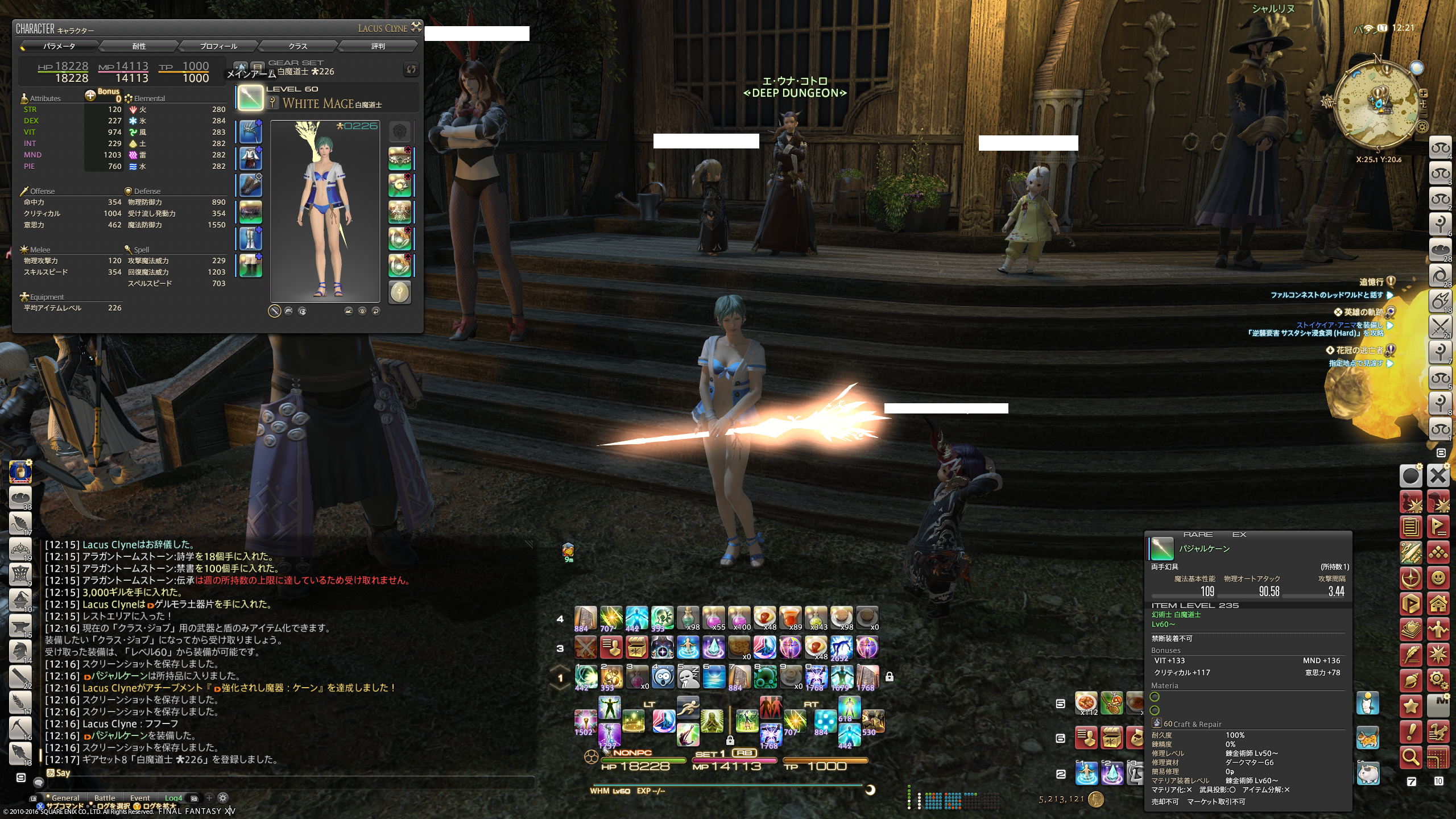Open chat log settings gear
Image resolution: width=1456 pixels, height=819 pixels.
click(224, 798)
